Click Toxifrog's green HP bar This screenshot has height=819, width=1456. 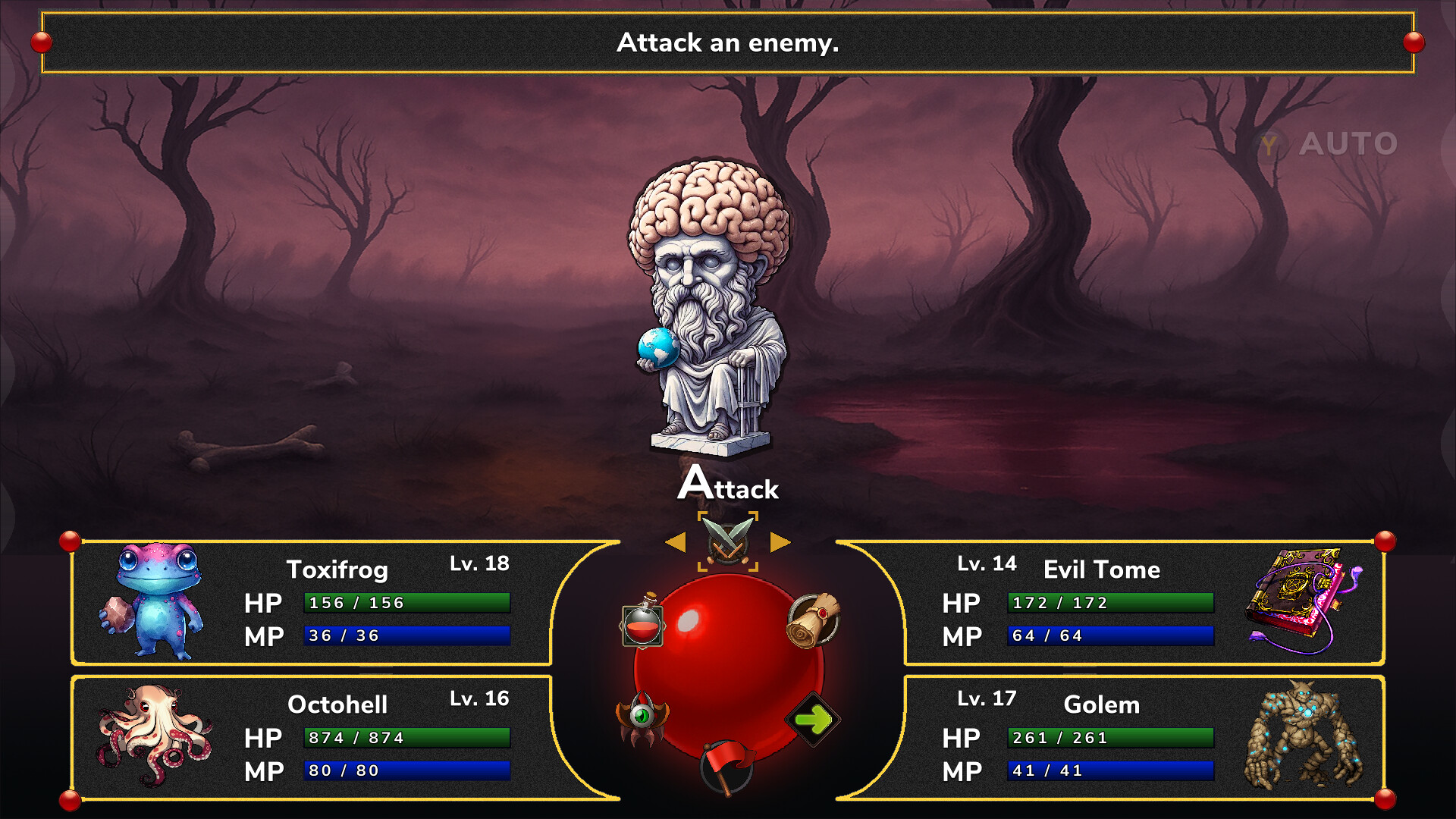tap(406, 602)
